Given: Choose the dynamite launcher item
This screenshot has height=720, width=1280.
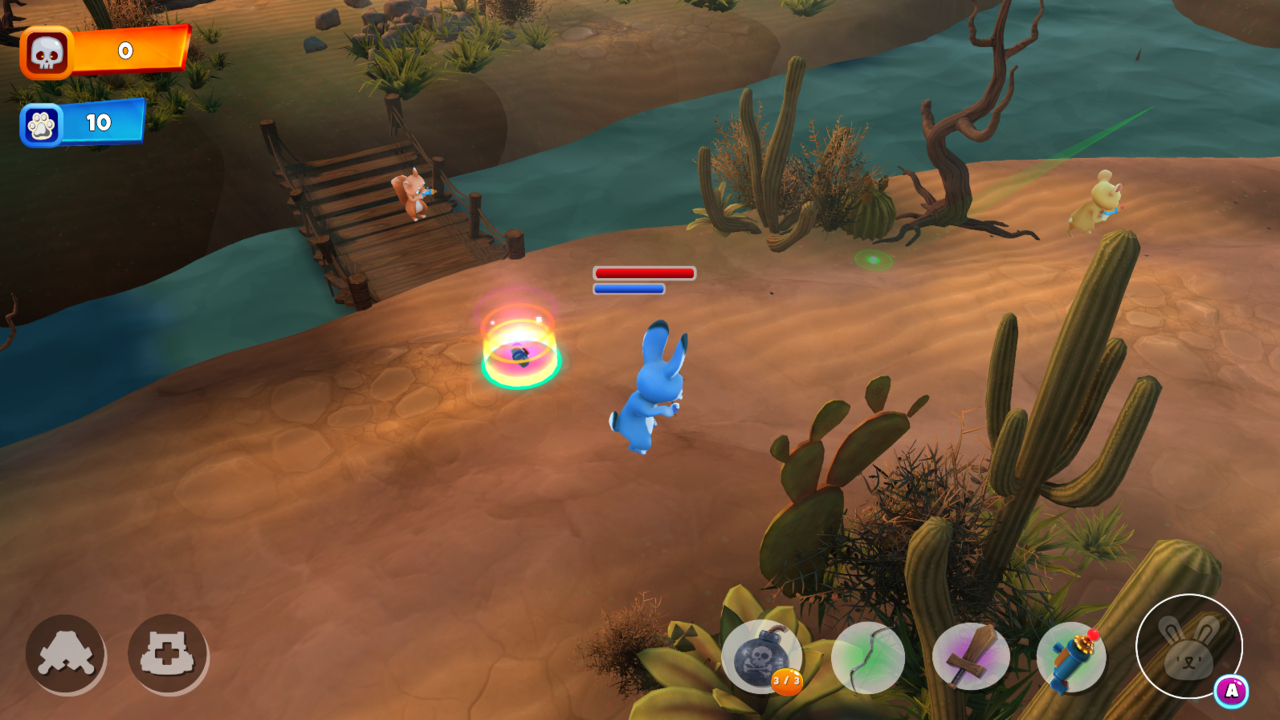Looking at the screenshot, I should (1072, 658).
